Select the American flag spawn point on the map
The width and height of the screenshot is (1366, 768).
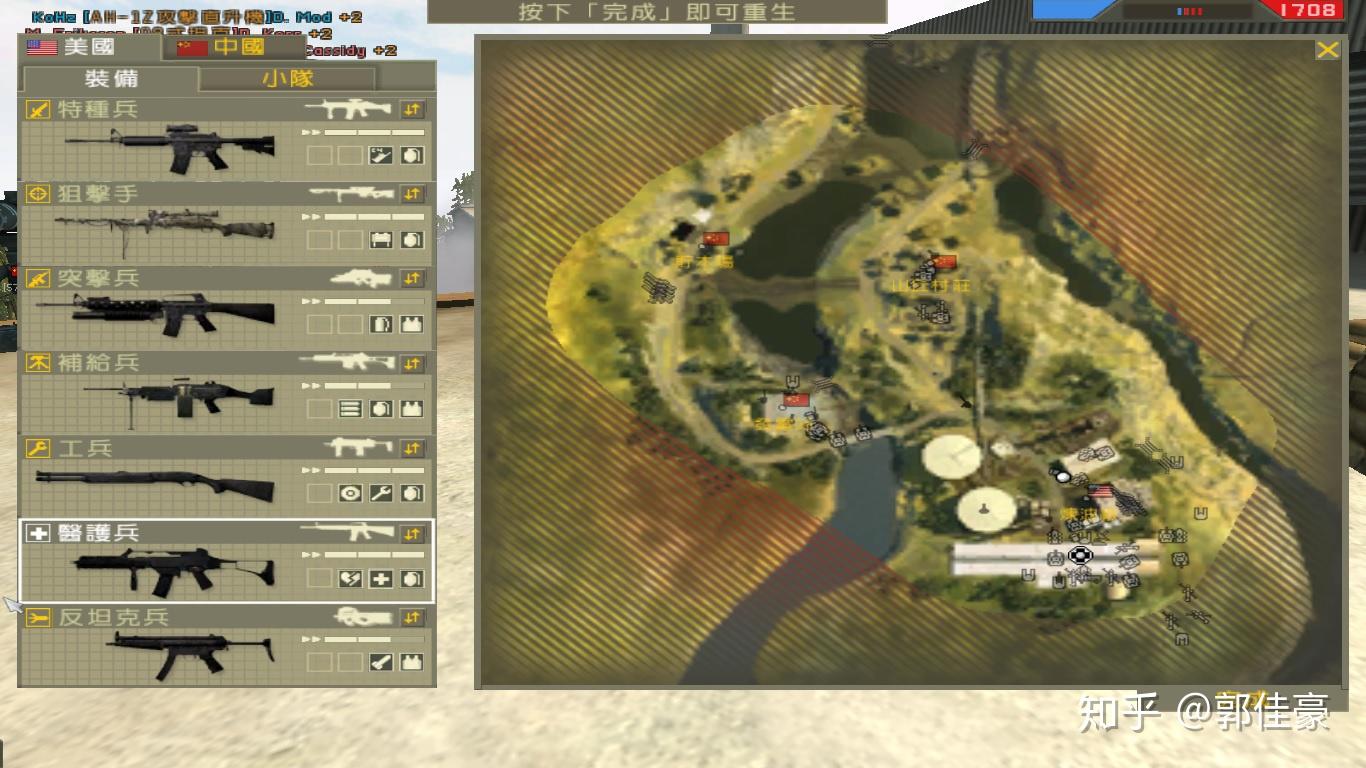click(1100, 492)
